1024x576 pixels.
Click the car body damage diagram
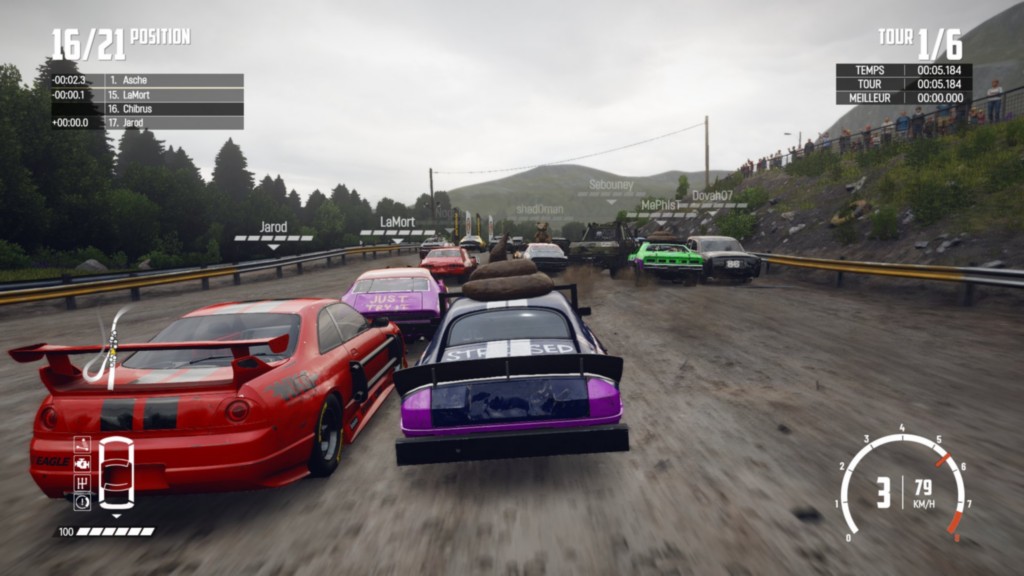tap(116, 473)
